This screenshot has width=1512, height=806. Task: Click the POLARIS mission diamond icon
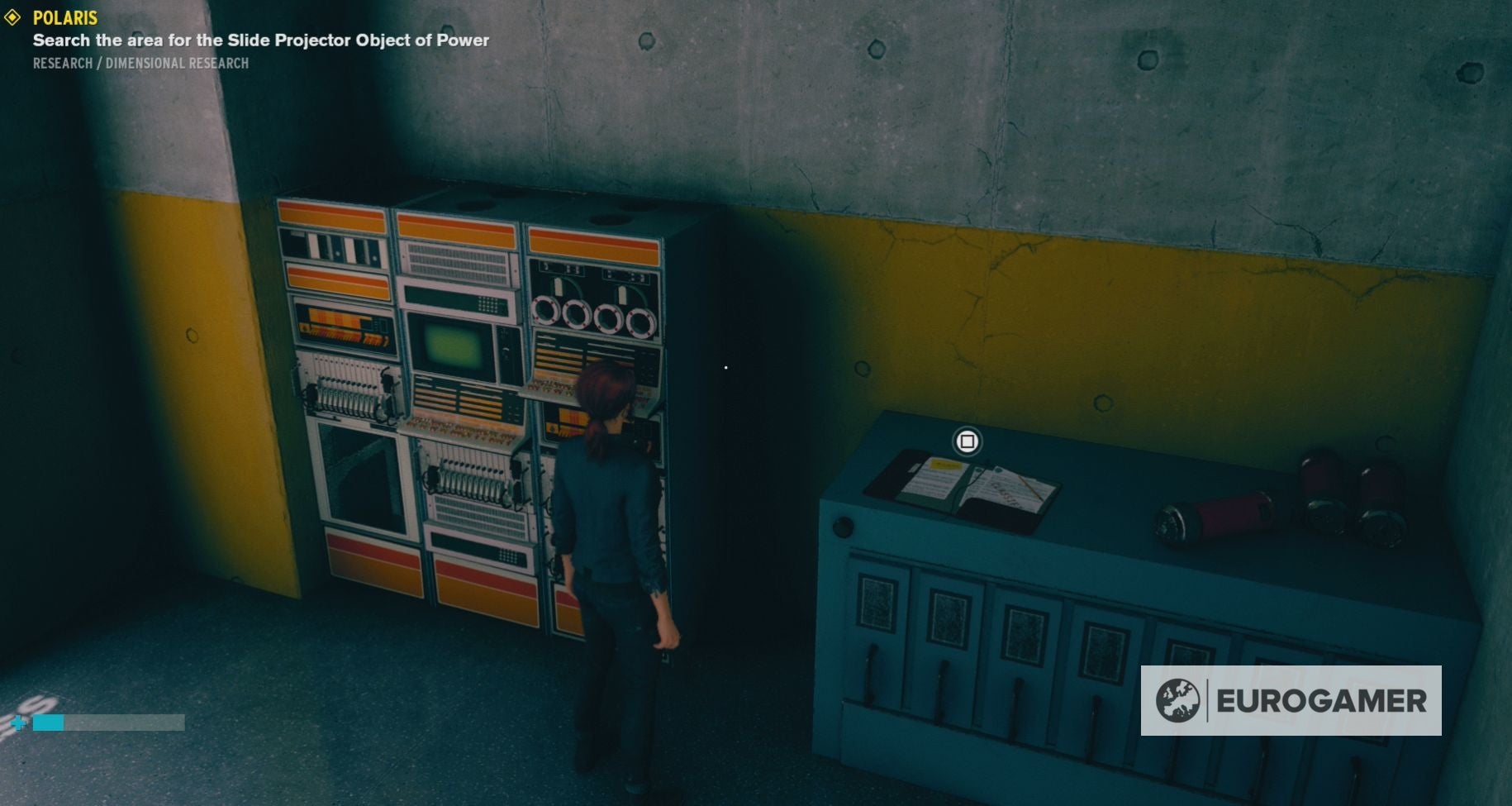coord(12,17)
